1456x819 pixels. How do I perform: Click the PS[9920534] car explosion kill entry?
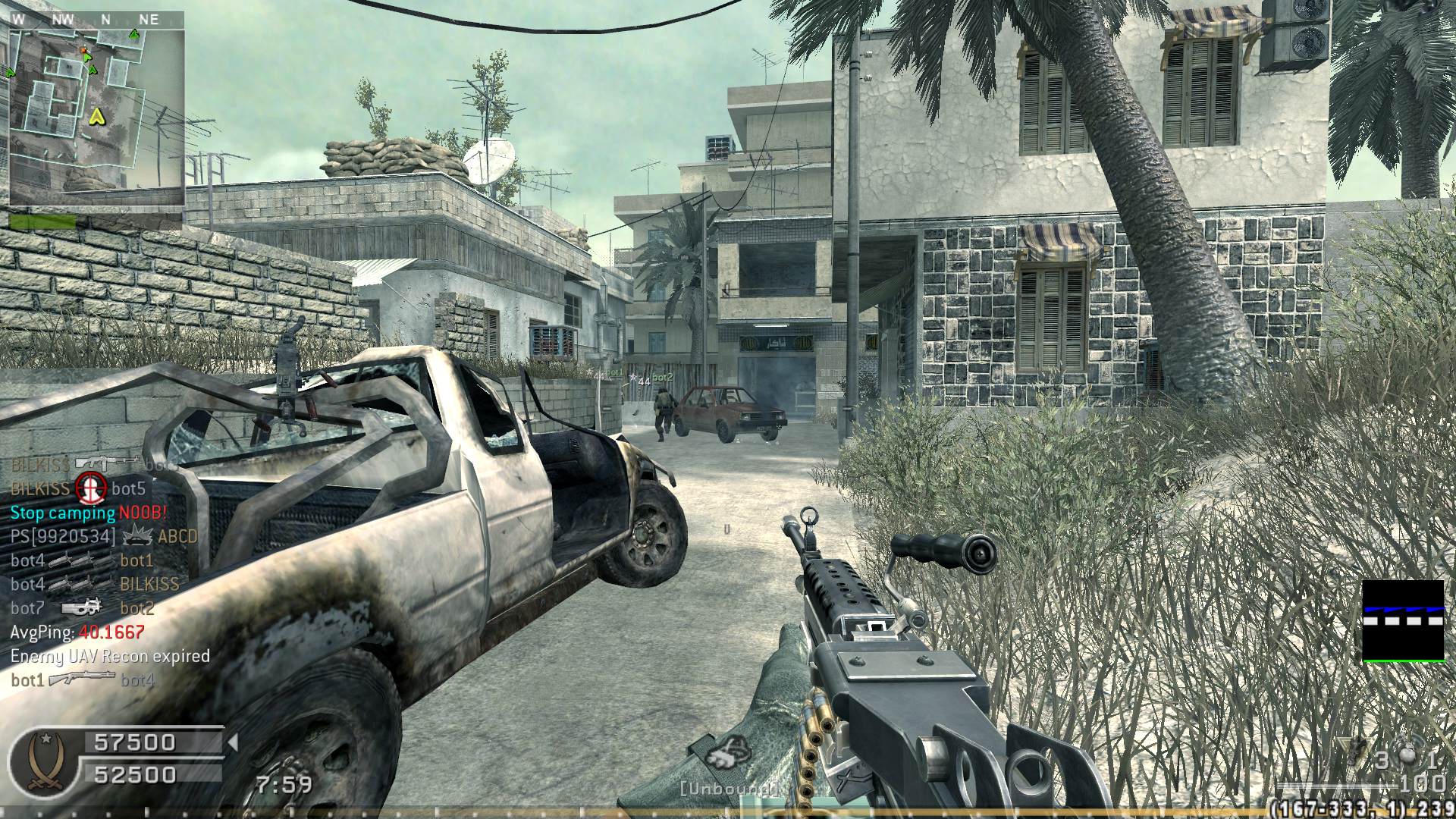pyautogui.click(x=103, y=537)
